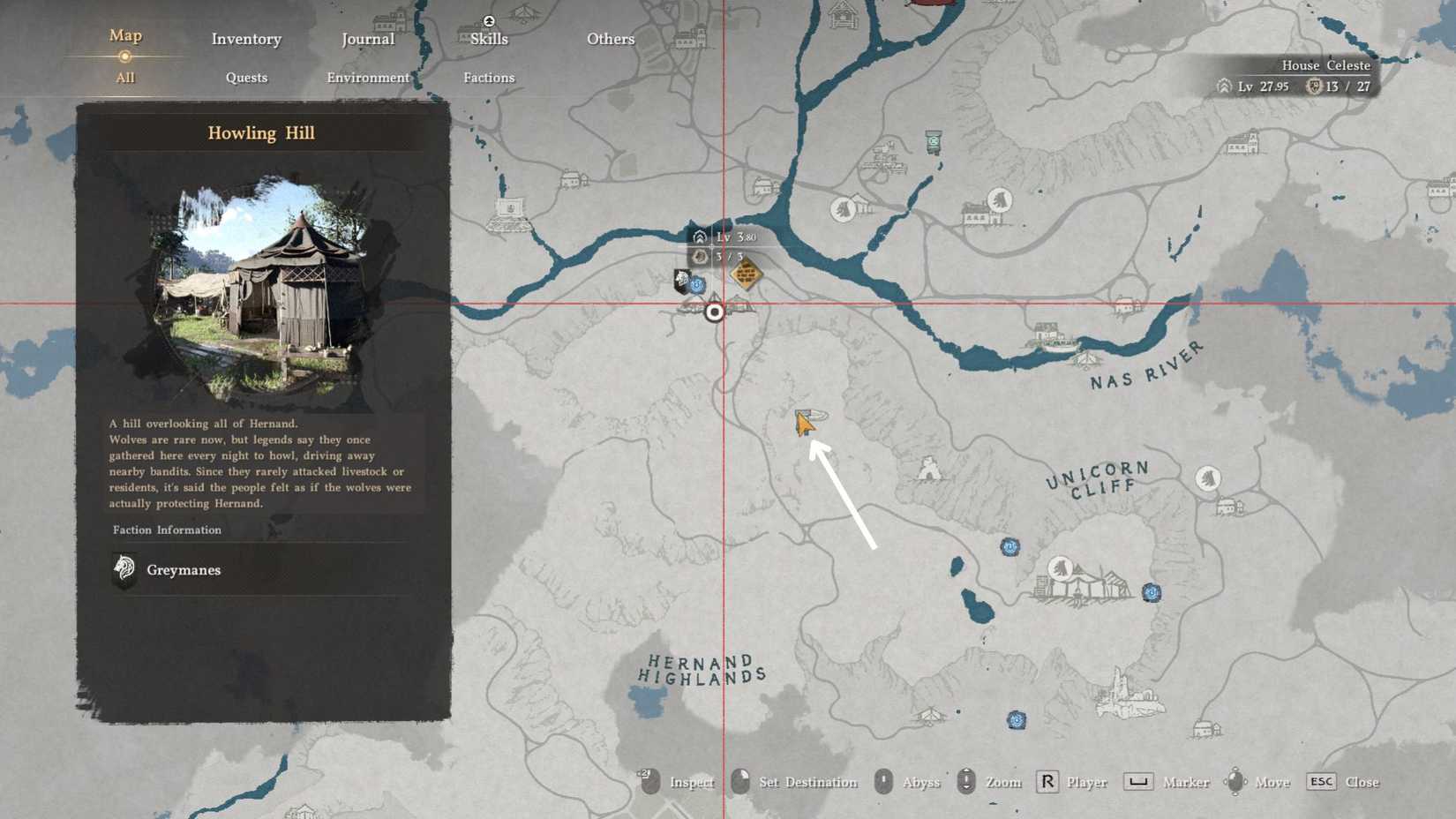The width and height of the screenshot is (1456, 819).
Task: Switch to the Factions filter tab
Action: coord(489,78)
